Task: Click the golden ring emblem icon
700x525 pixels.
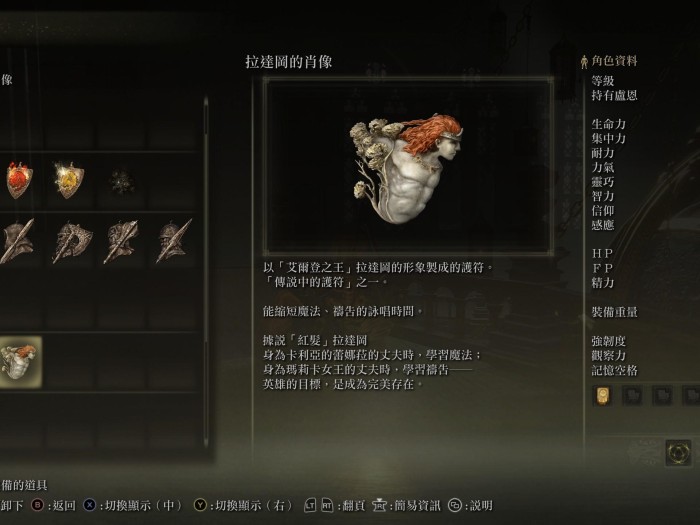Action: (x=678, y=452)
